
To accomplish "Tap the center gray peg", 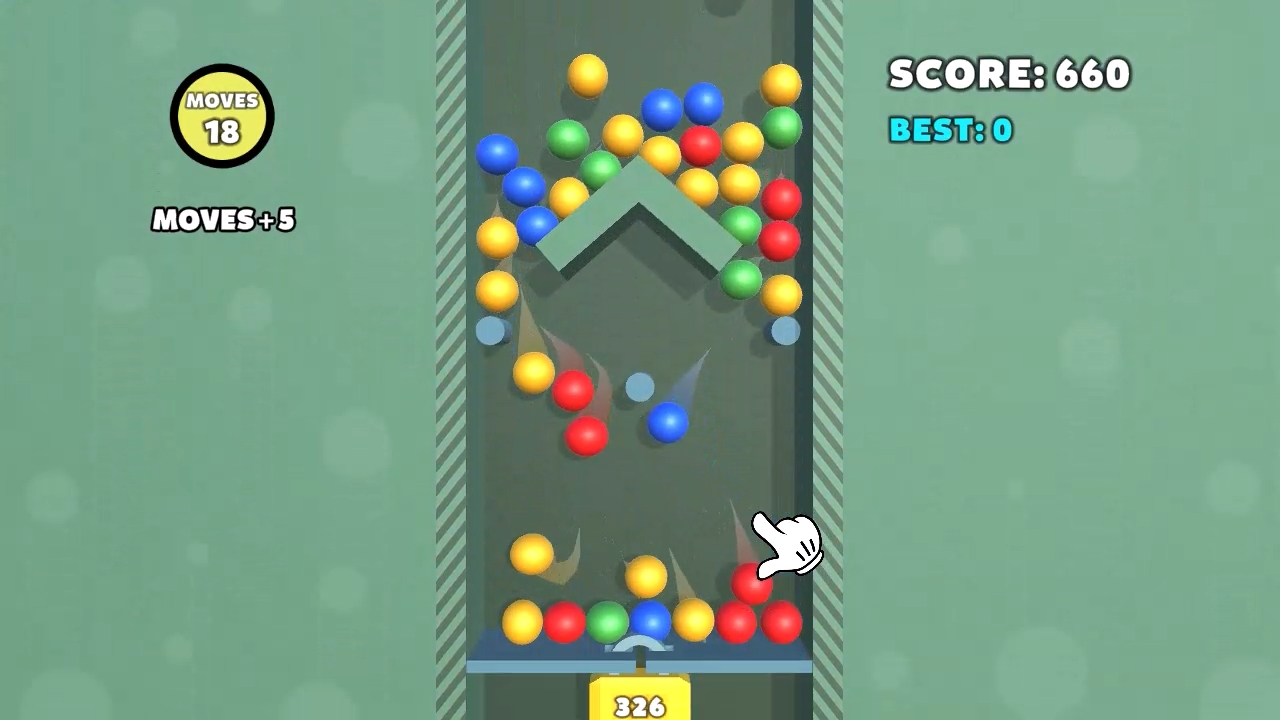I will pos(640,387).
